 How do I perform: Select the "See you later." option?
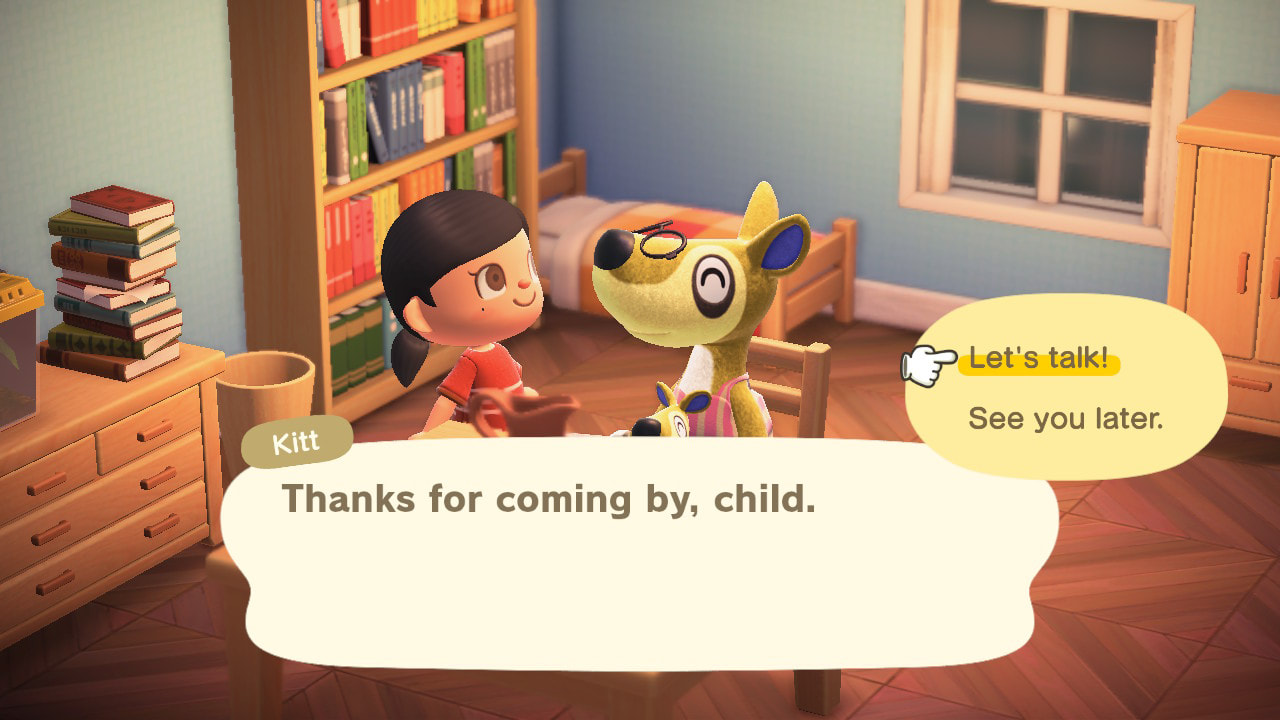pyautogui.click(x=1065, y=419)
